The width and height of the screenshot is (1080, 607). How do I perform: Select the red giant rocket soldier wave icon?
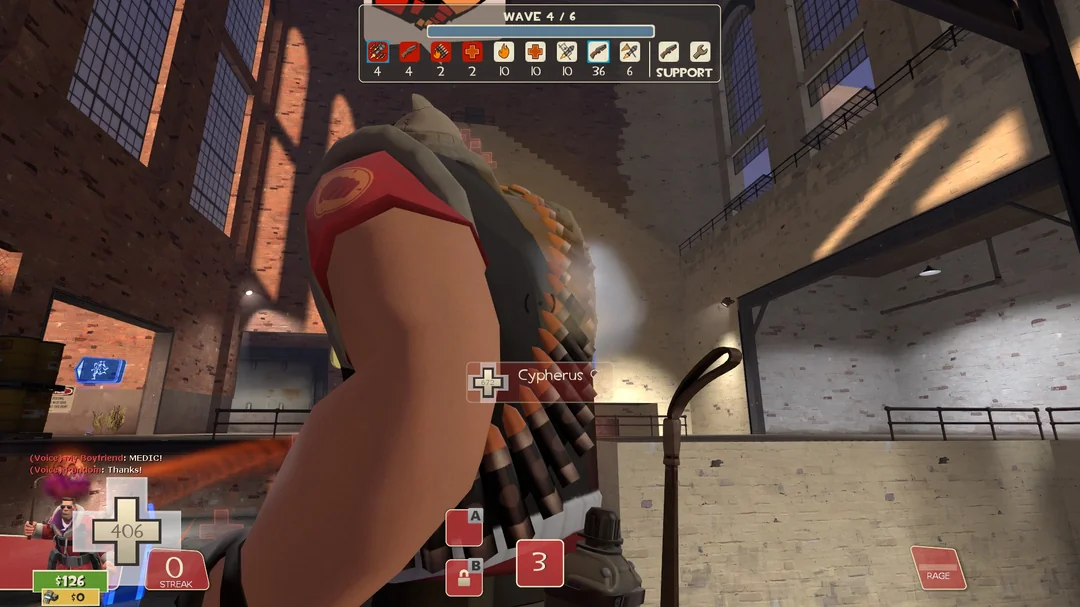[378, 51]
